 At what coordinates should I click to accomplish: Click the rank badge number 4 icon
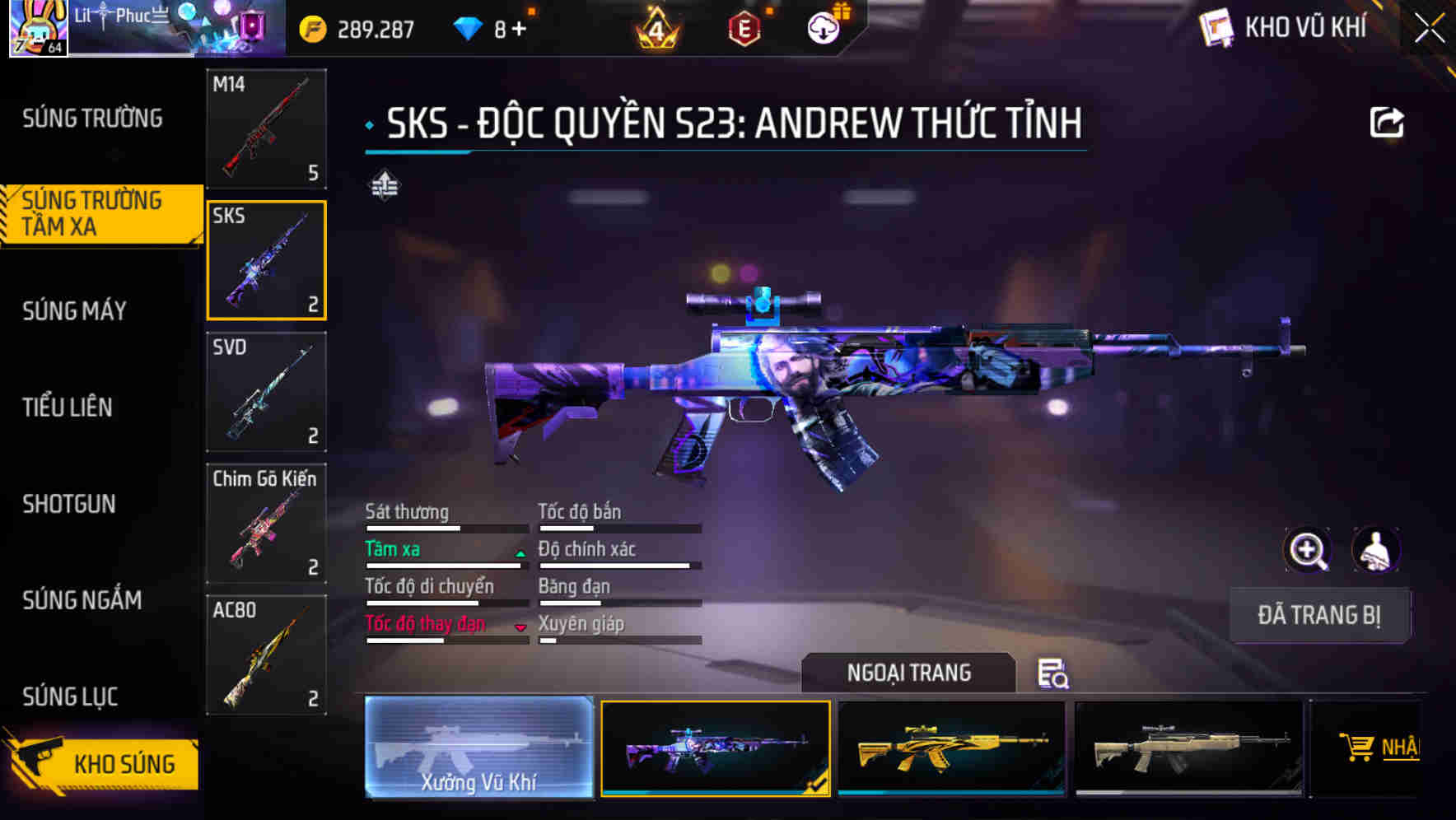pos(654,27)
